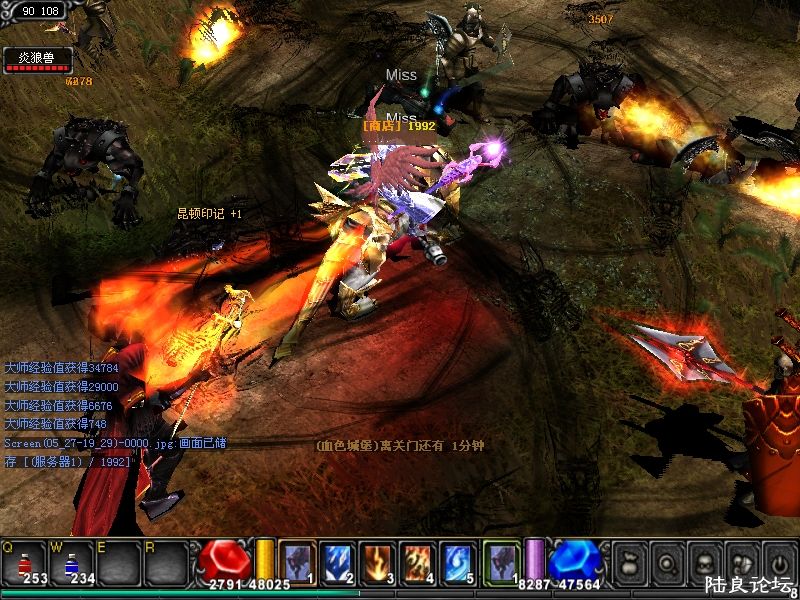Cast the blue ice shard skill
This screenshot has width=800, height=600.
pyautogui.click(x=337, y=562)
